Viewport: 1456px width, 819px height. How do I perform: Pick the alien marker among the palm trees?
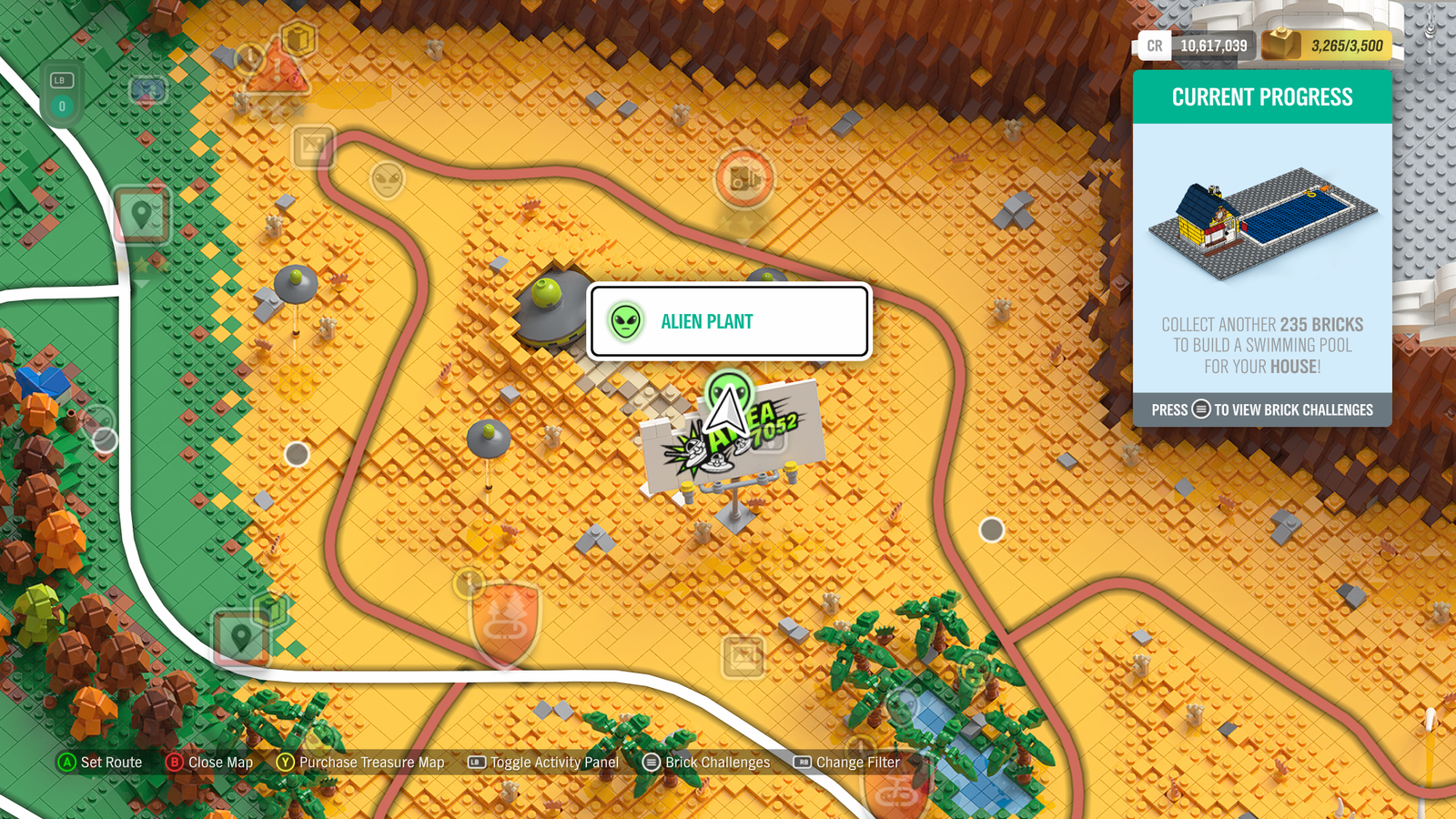(976, 671)
